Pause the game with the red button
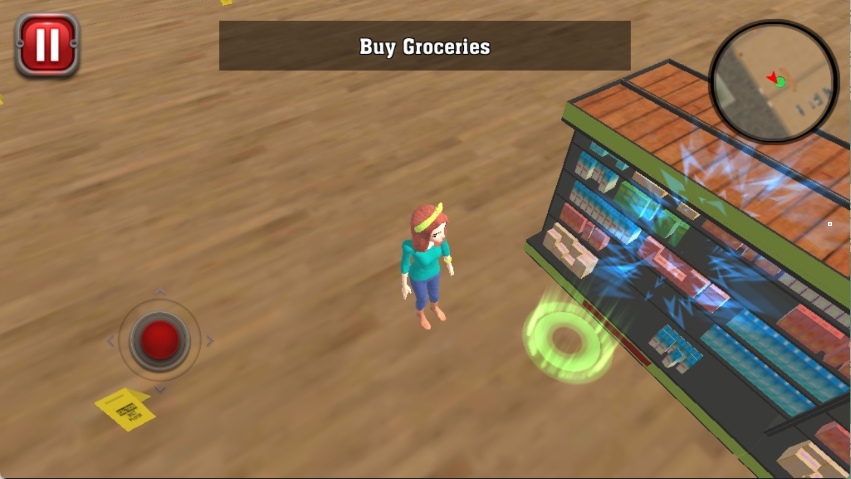851x479 pixels. click(46, 45)
